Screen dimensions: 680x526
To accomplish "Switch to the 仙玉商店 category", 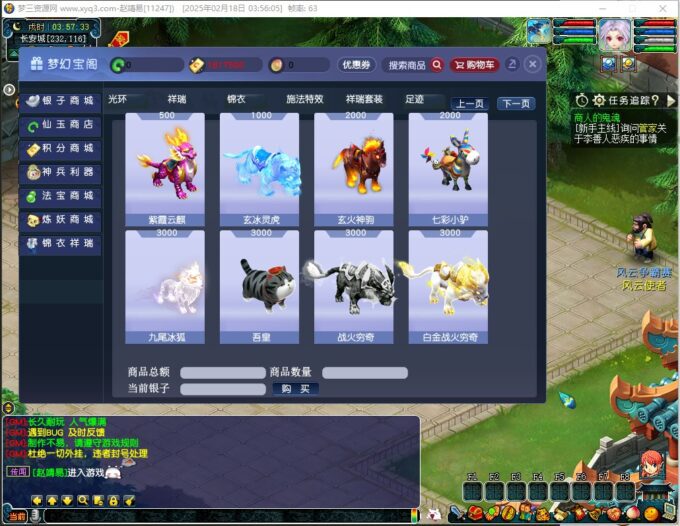I will click(x=61, y=125).
